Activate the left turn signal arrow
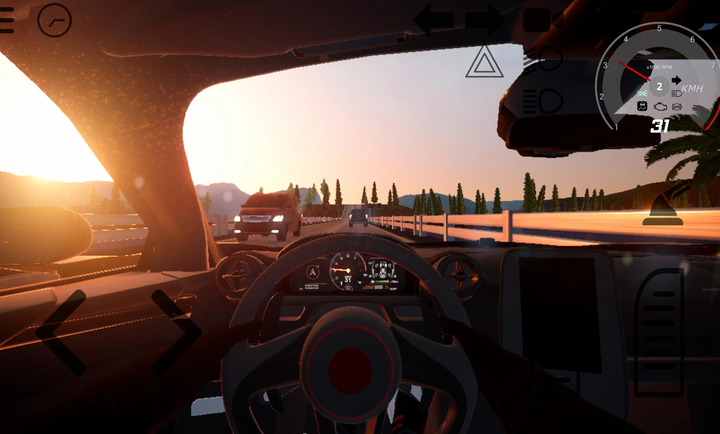720x434 pixels. click(434, 18)
